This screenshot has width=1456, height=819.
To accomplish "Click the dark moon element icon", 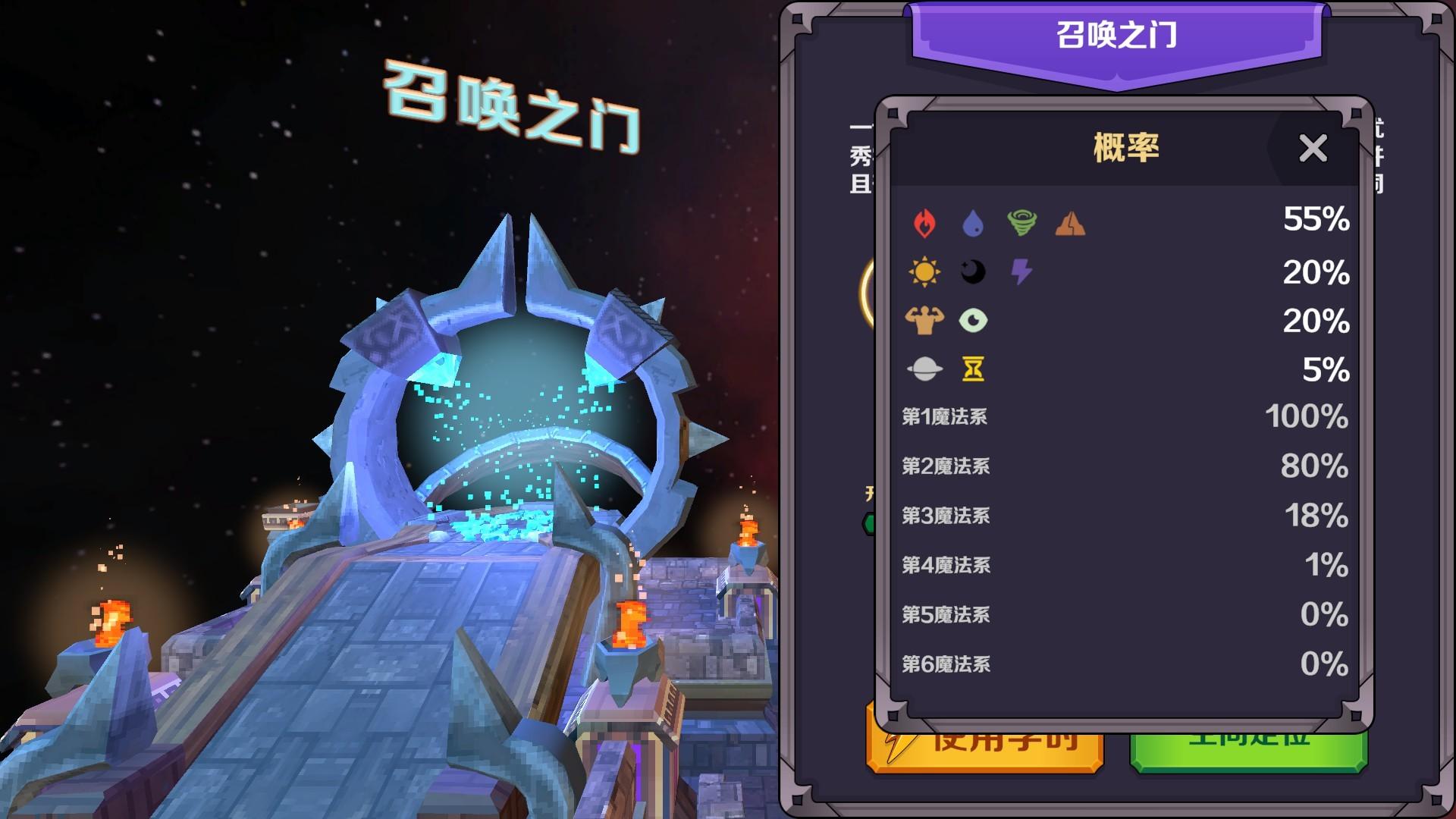I will click(x=974, y=271).
